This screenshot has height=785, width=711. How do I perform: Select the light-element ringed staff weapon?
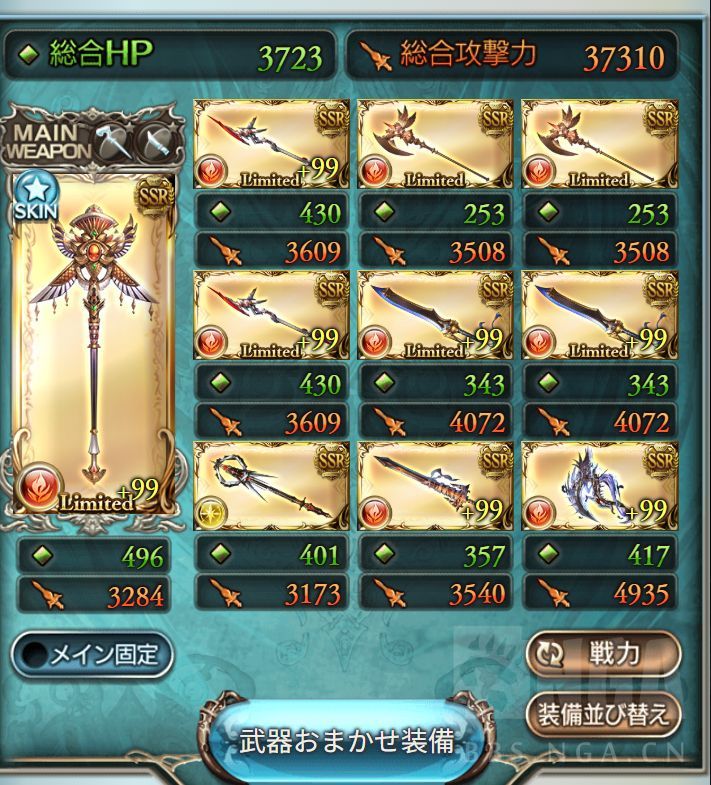(x=270, y=486)
